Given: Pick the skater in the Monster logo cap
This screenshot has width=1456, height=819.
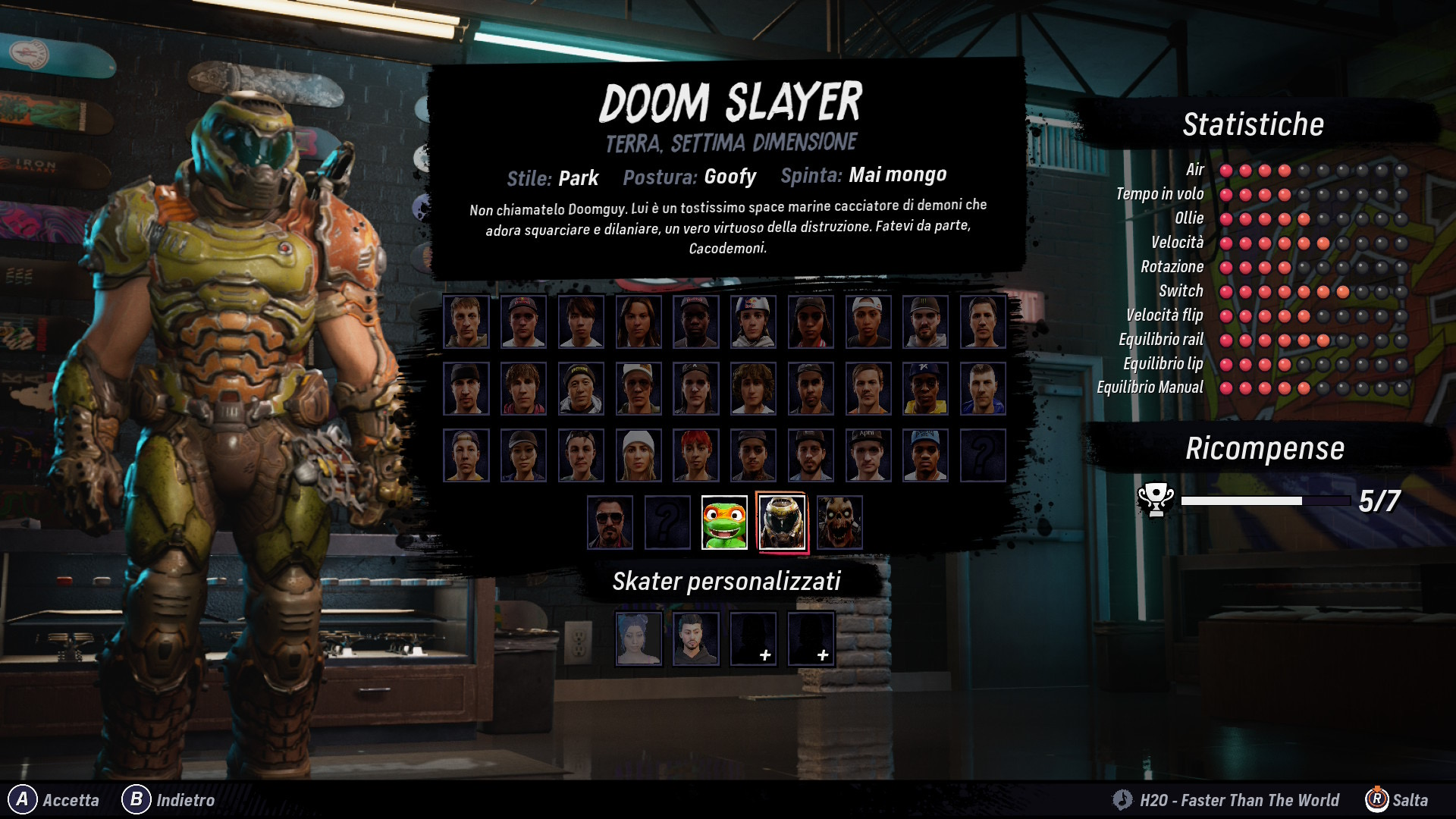Looking at the screenshot, I should tap(925, 322).
